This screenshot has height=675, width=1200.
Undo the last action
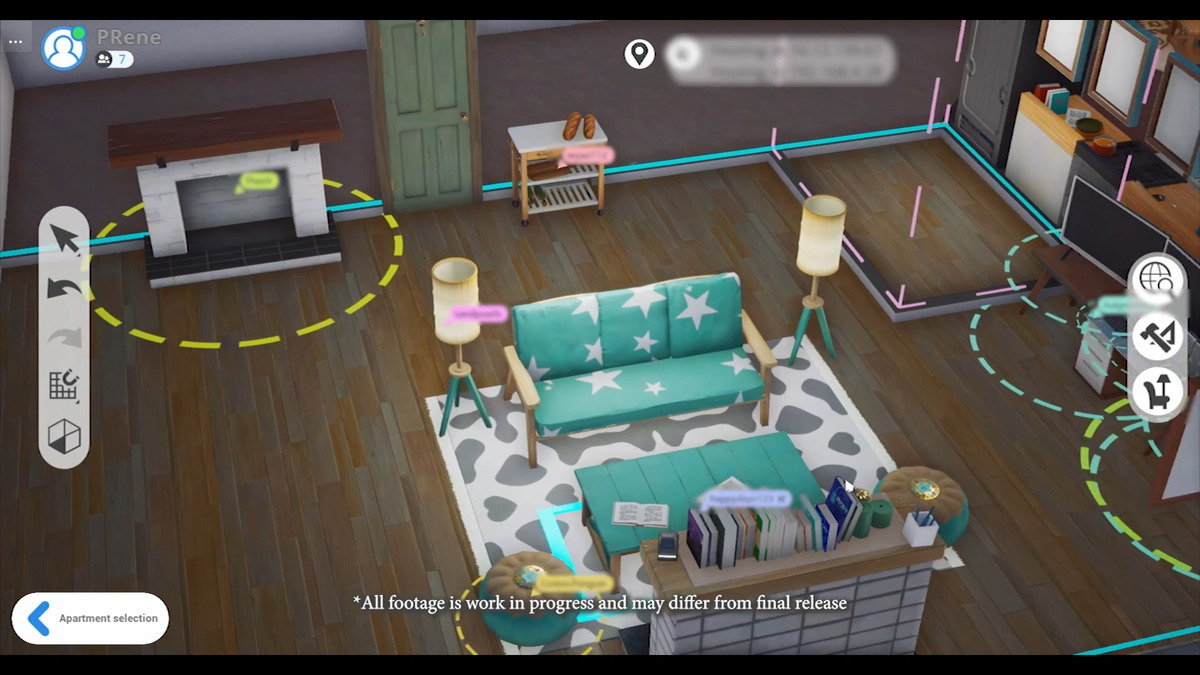point(65,289)
